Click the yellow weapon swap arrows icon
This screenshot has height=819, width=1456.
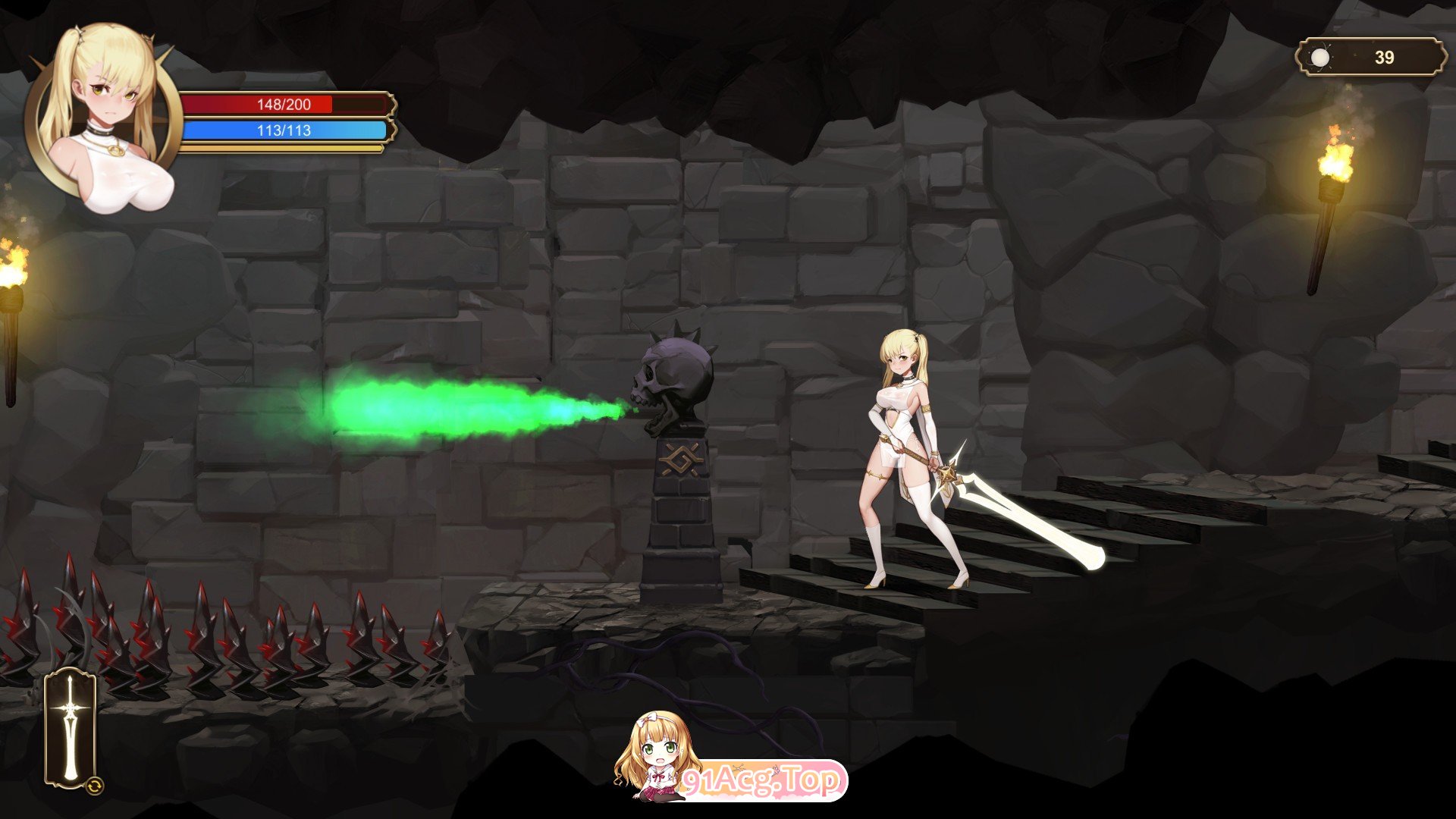(95, 786)
